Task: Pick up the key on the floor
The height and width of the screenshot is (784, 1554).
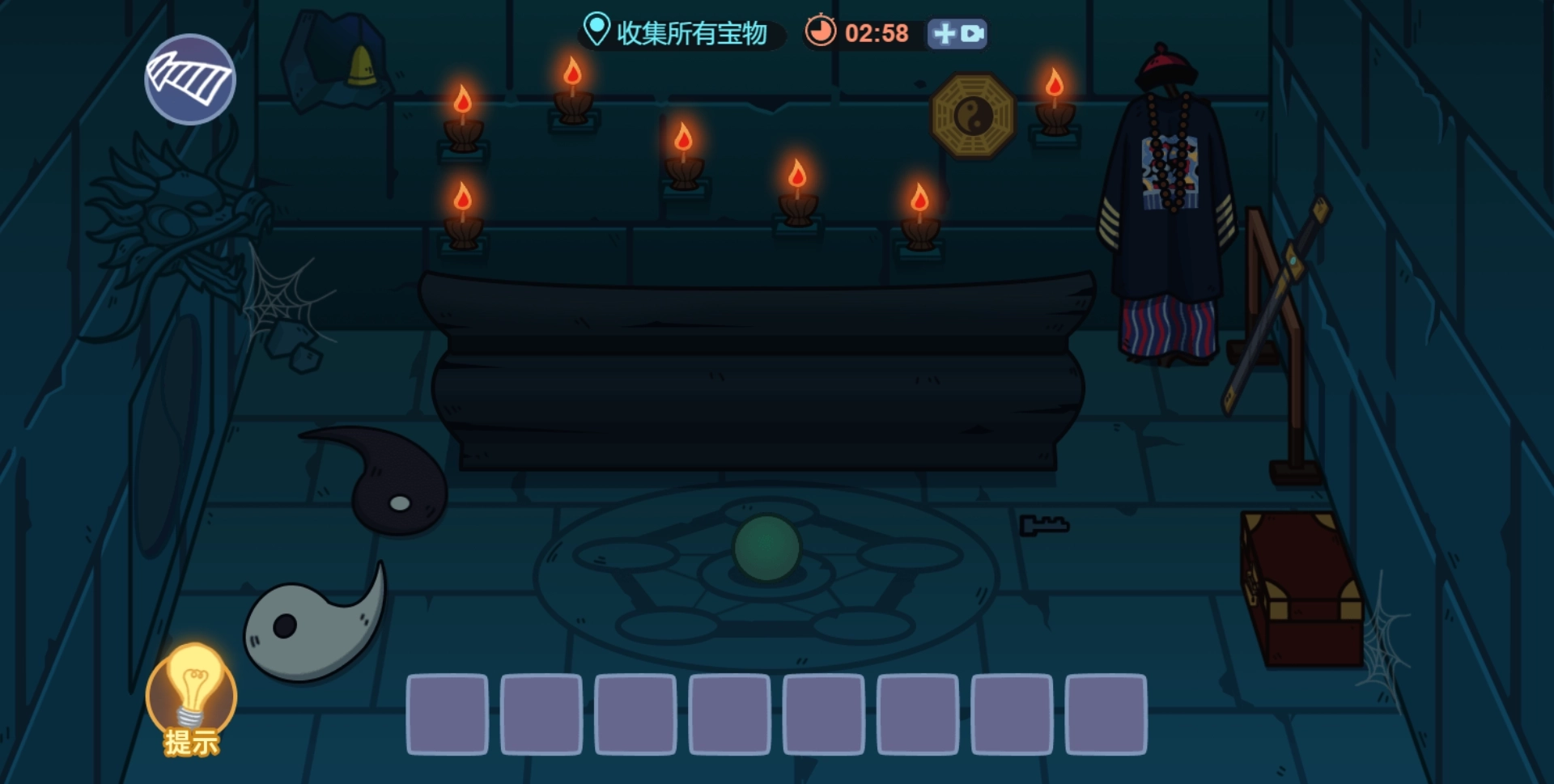Action: click(1044, 527)
